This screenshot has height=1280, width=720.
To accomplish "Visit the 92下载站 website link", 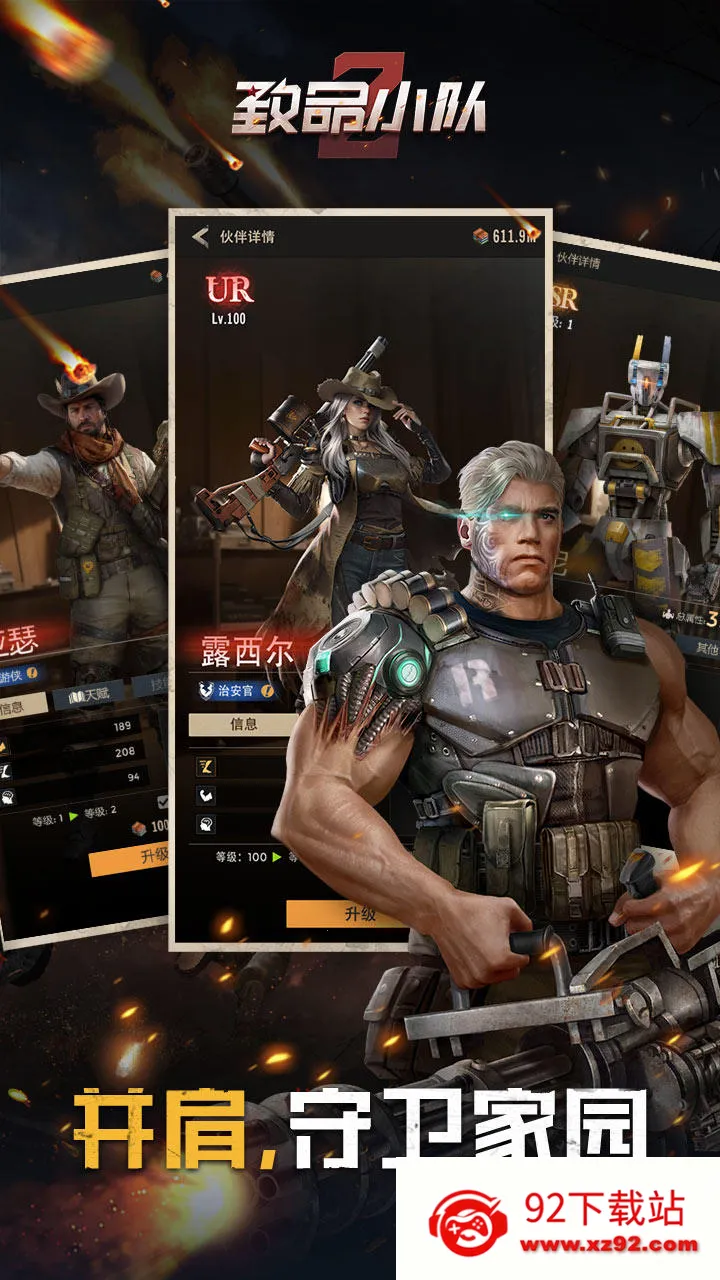I will (x=610, y=1245).
